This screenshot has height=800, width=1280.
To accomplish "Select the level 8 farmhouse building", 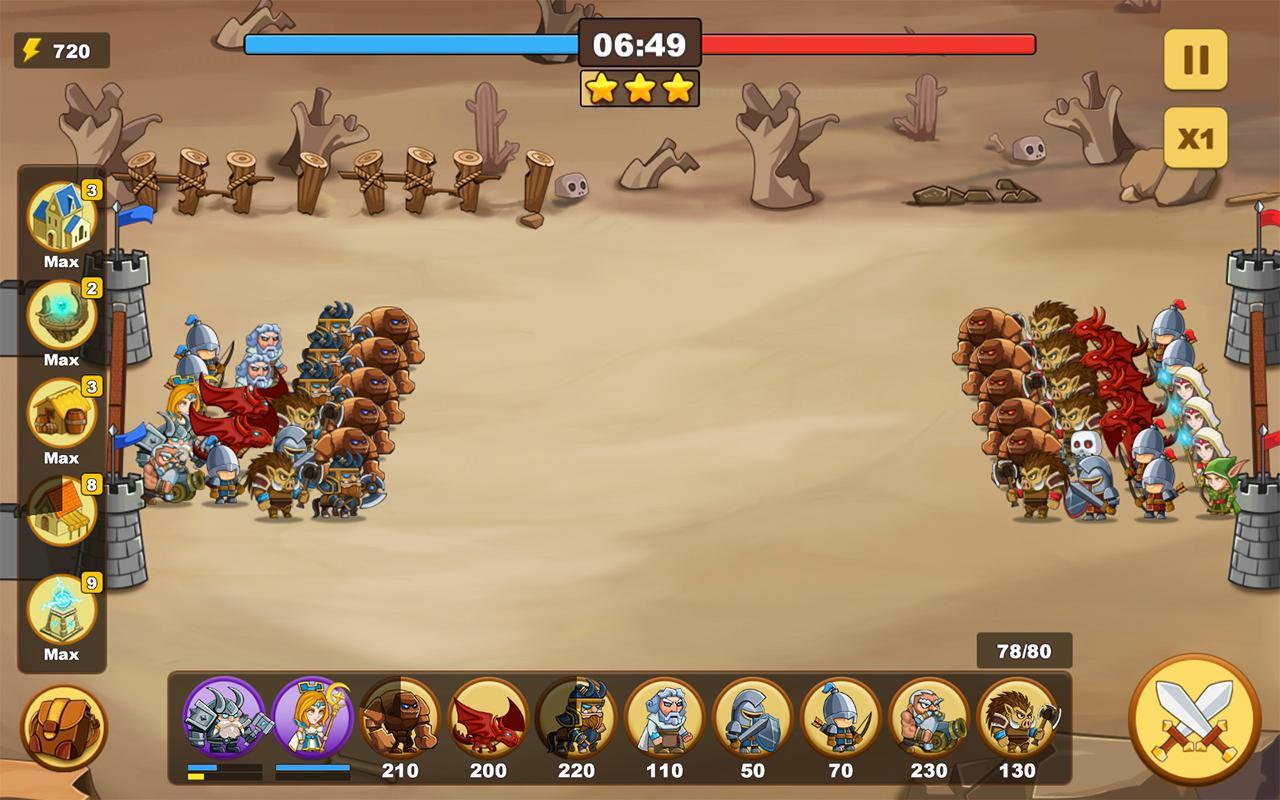I will [62, 512].
